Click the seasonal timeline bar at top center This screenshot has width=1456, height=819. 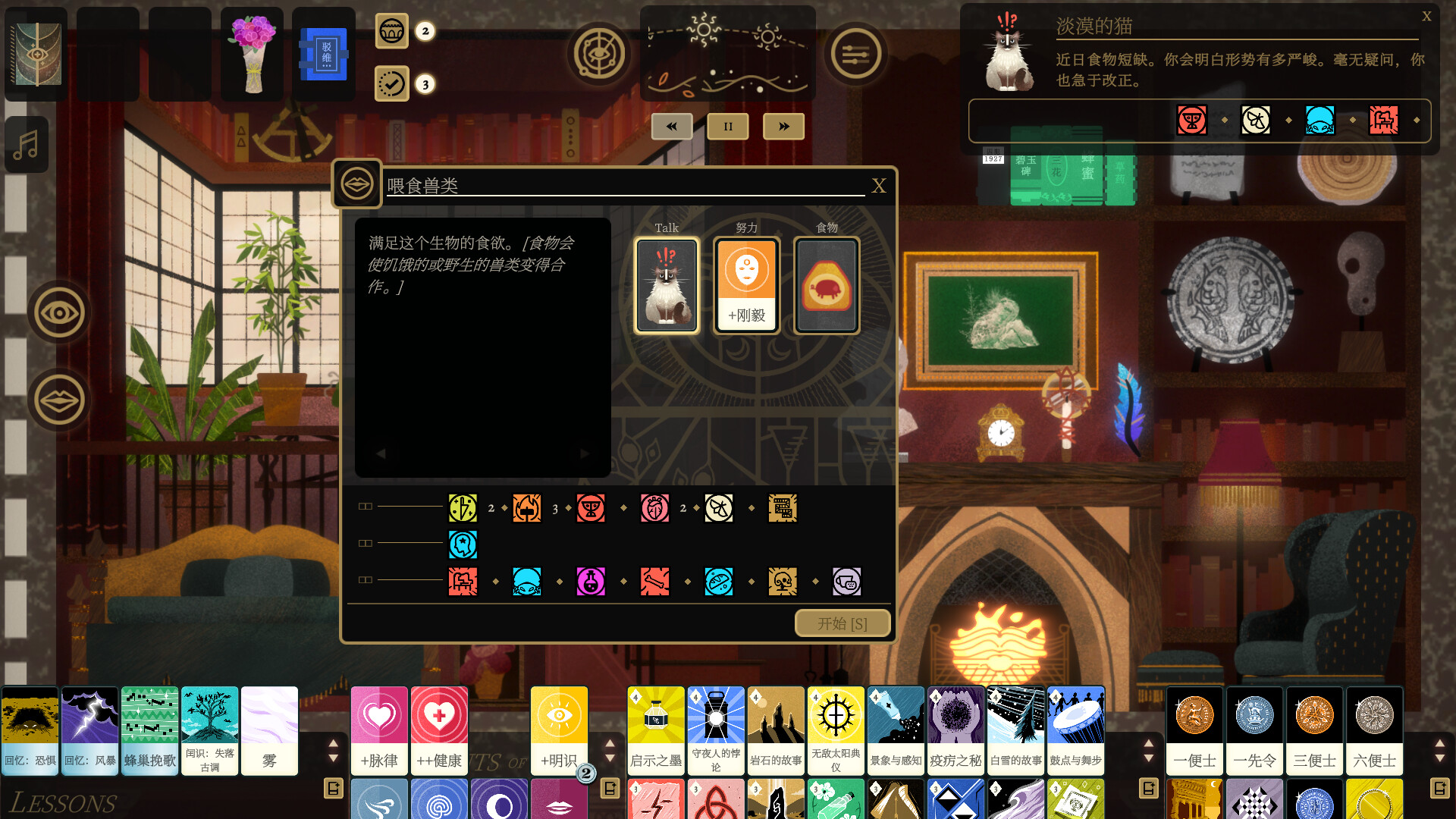click(727, 53)
